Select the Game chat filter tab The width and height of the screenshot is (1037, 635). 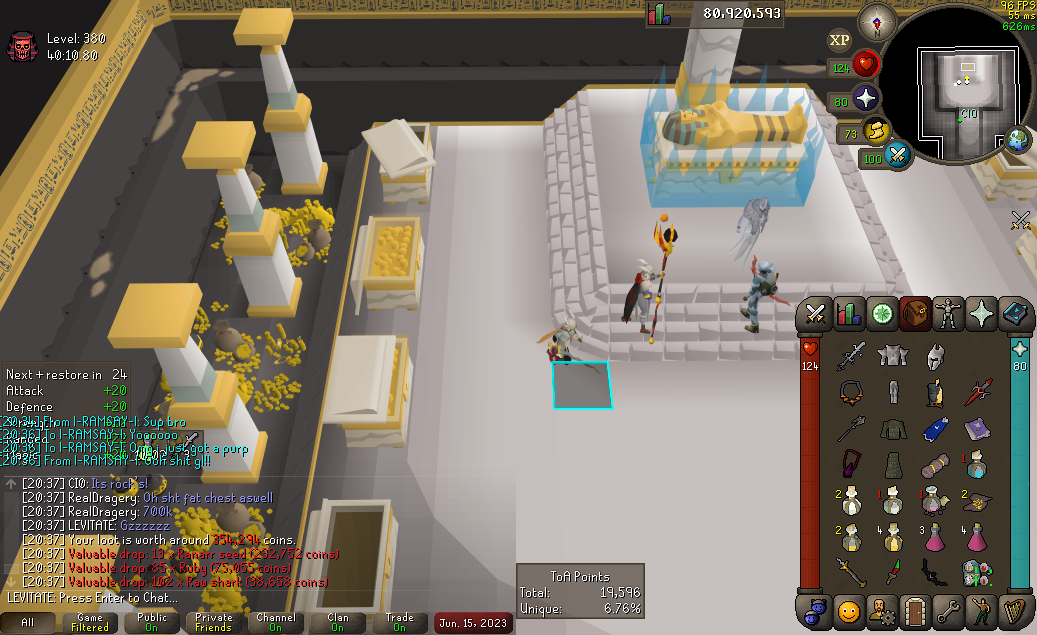[x=89, y=622]
